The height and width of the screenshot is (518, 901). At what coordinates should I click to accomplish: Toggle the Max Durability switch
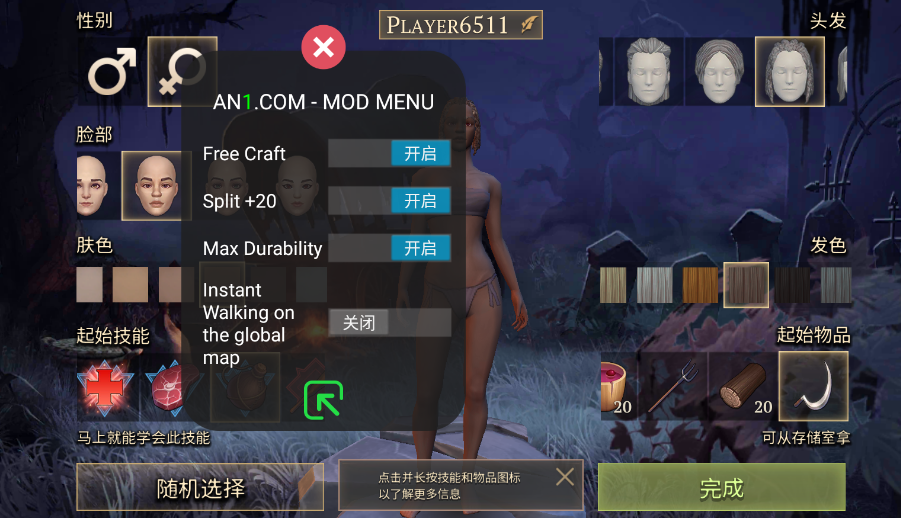pyautogui.click(x=390, y=248)
